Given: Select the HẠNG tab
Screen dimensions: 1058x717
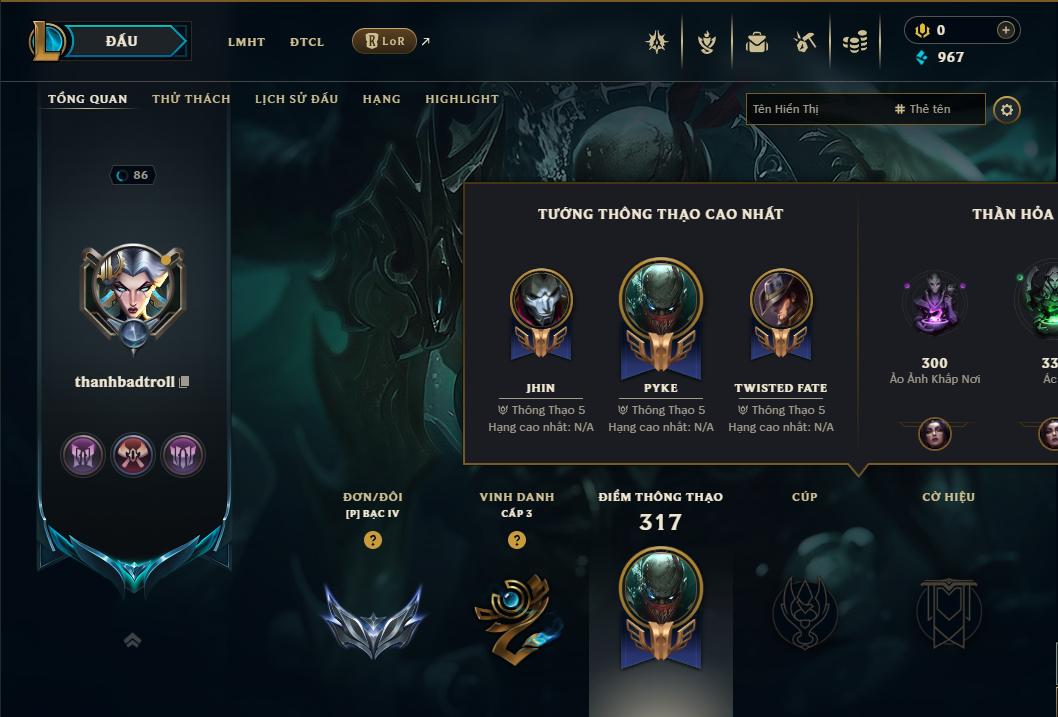Looking at the screenshot, I should pyautogui.click(x=381, y=99).
